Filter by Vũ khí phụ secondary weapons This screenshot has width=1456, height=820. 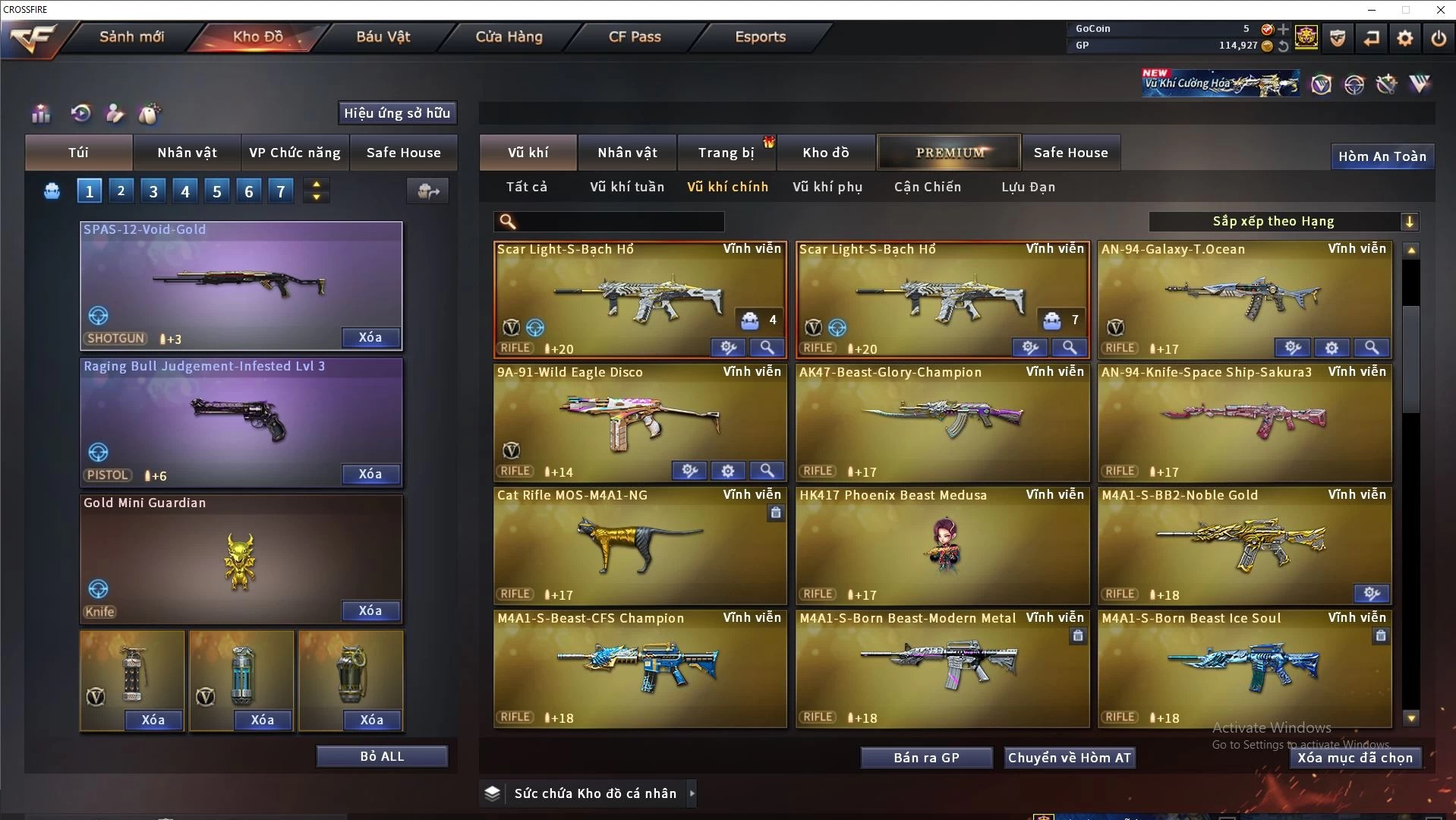click(x=827, y=187)
